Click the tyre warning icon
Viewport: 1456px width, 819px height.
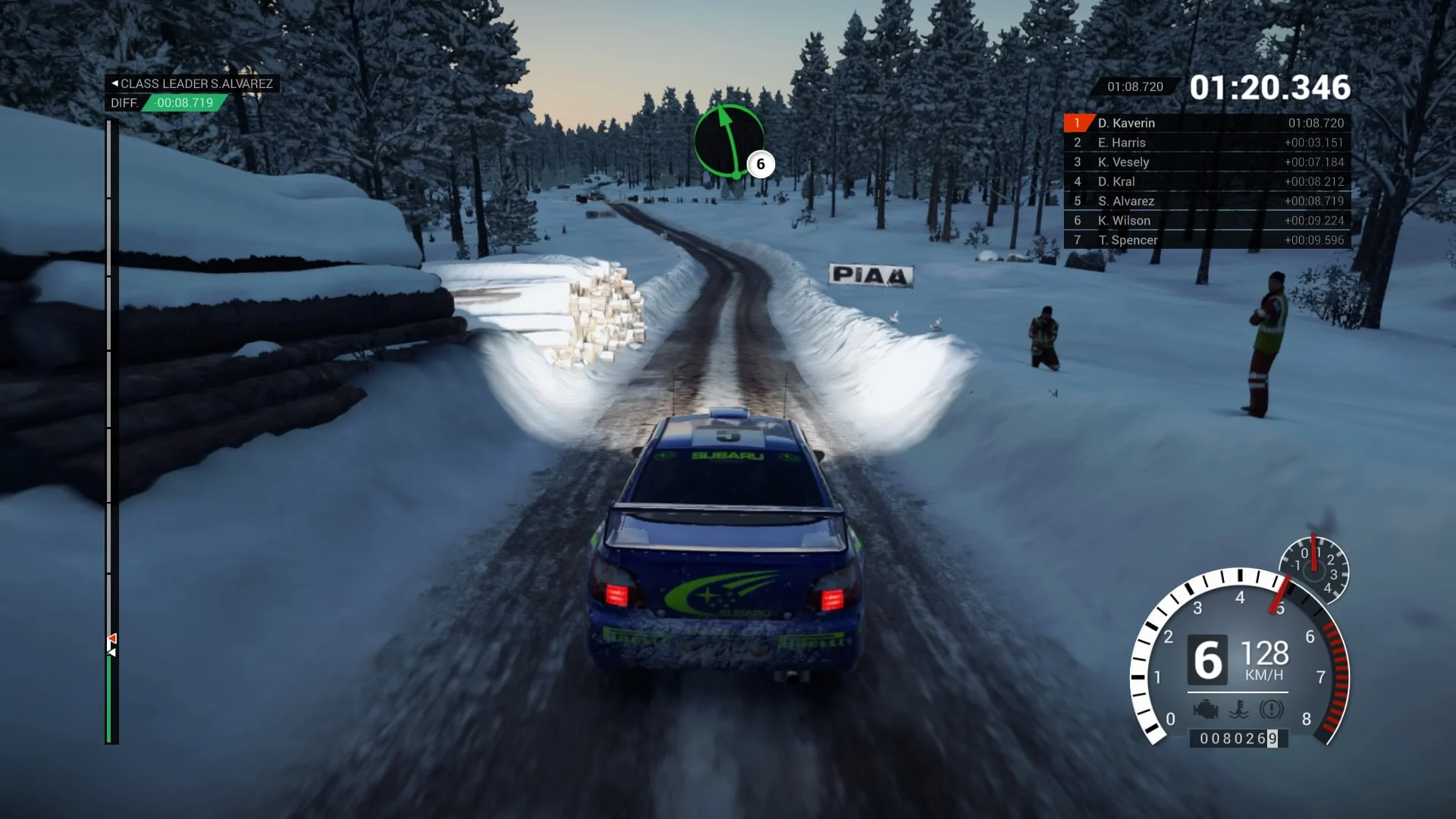tap(1272, 710)
